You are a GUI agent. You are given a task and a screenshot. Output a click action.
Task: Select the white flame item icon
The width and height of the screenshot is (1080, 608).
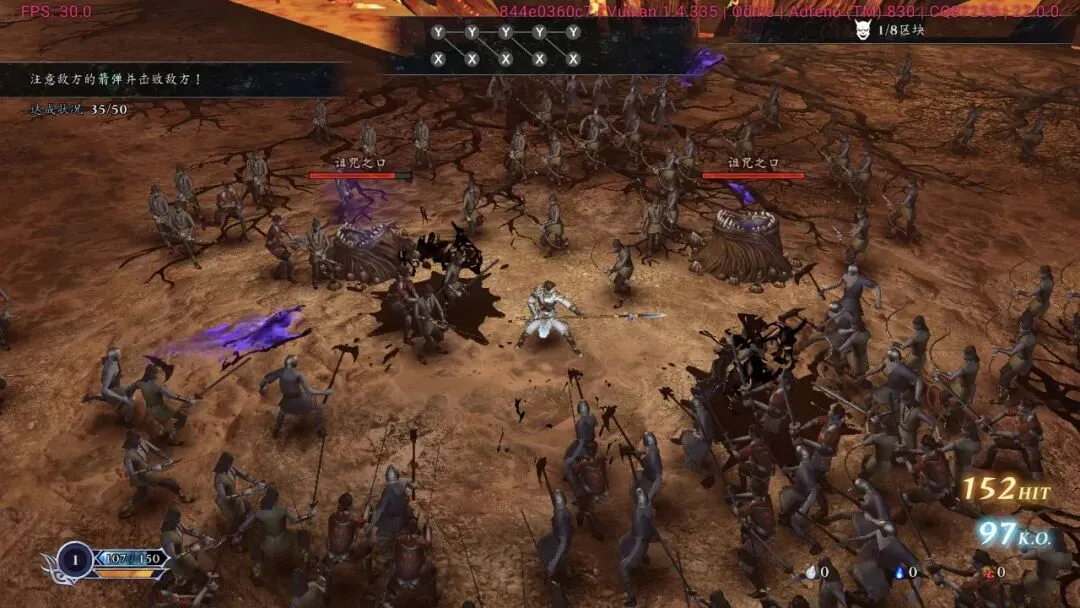pos(809,572)
